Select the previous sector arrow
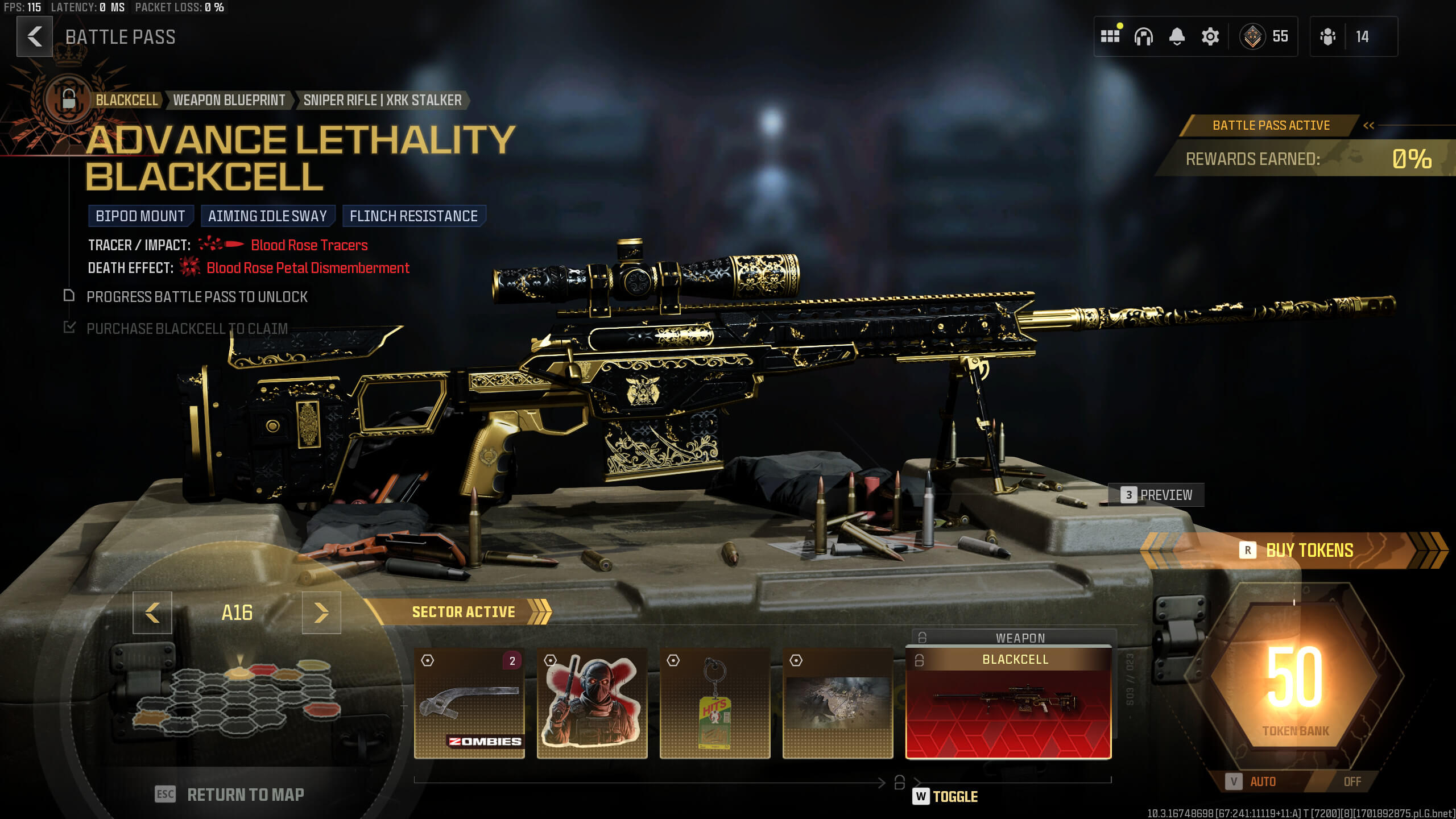 pyautogui.click(x=152, y=613)
